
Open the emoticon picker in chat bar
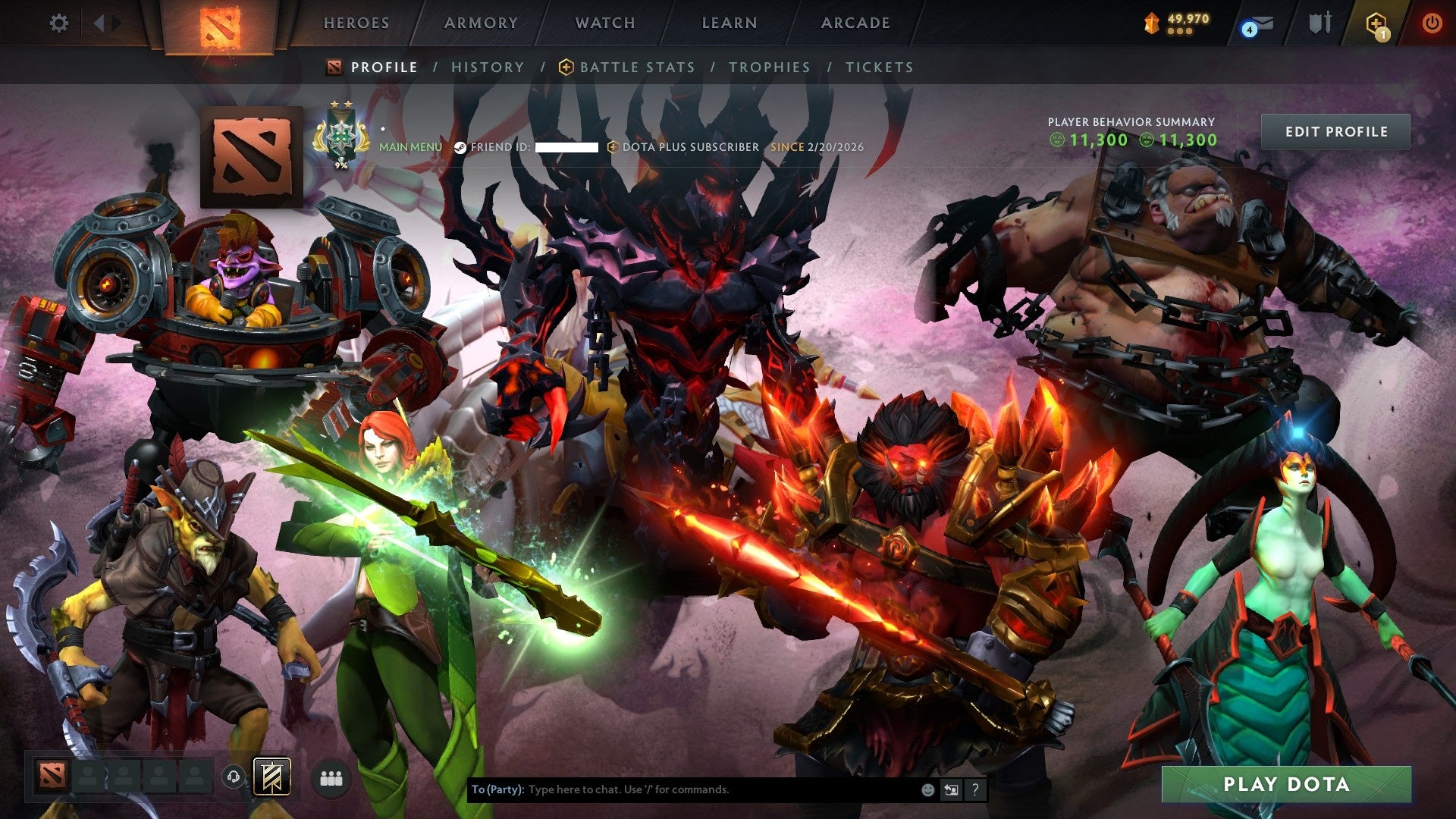pos(927,791)
